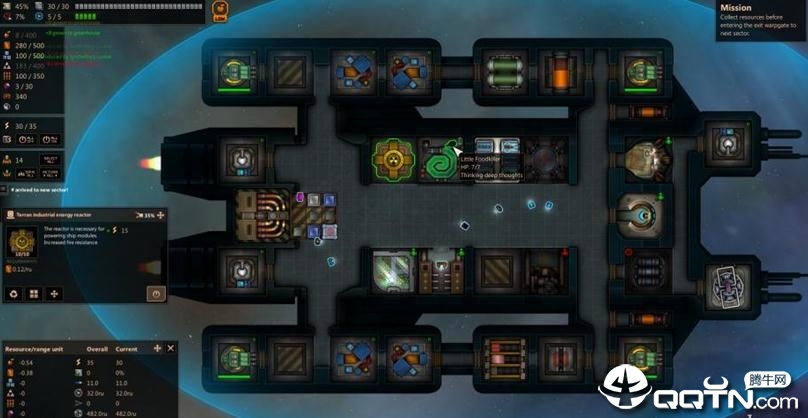
Task: Toggle the reactor power button
Action: 155,294
